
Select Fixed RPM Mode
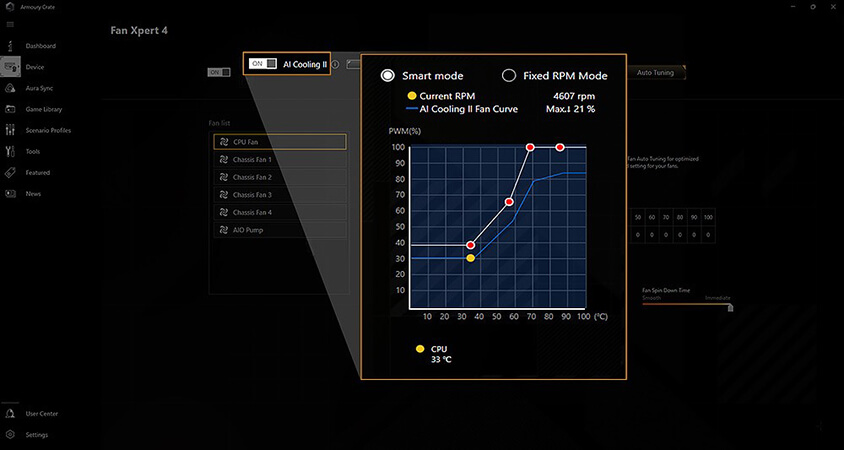(509, 76)
